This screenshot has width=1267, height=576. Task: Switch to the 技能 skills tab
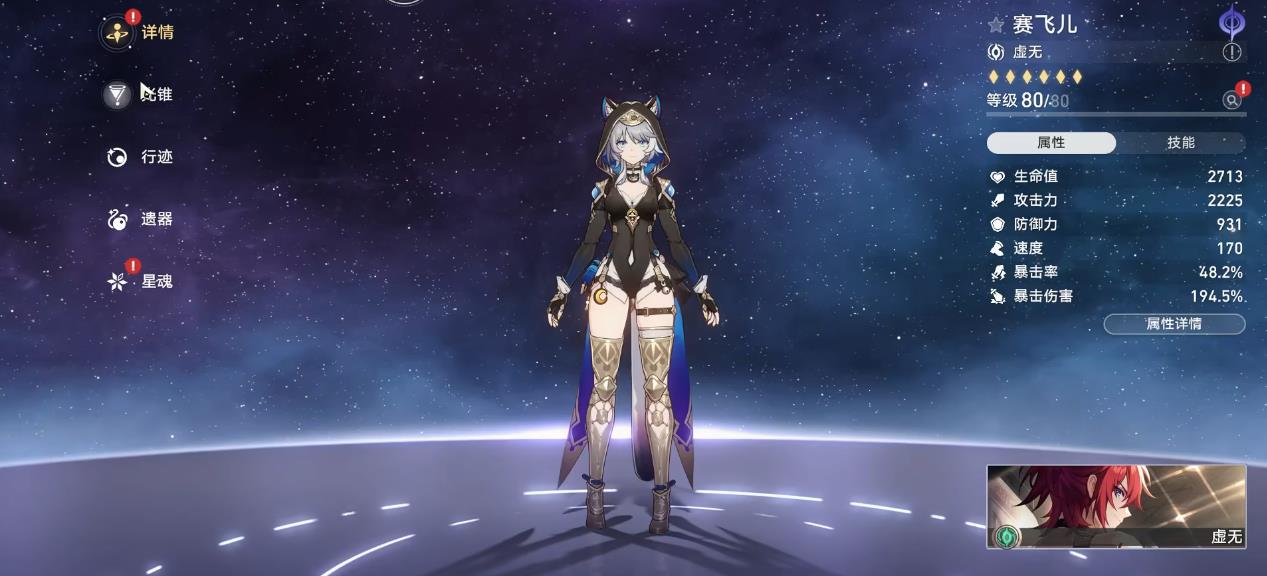[x=1181, y=143]
